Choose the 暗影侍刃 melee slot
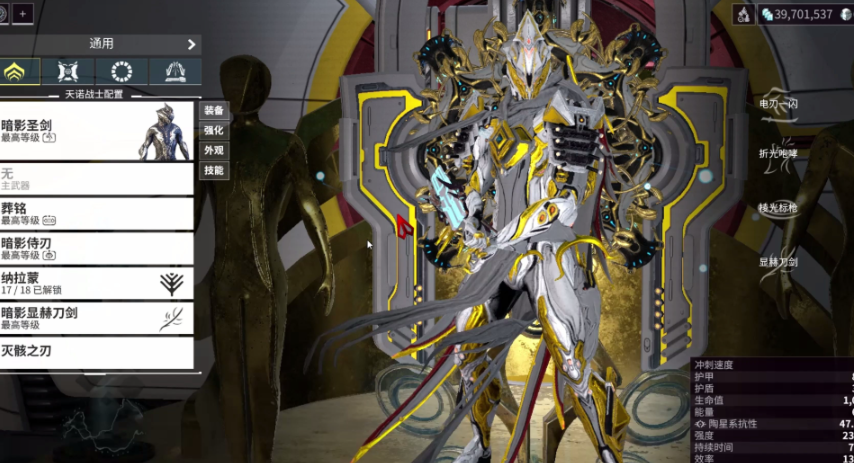The width and height of the screenshot is (854, 463). pyautogui.click(x=97, y=248)
